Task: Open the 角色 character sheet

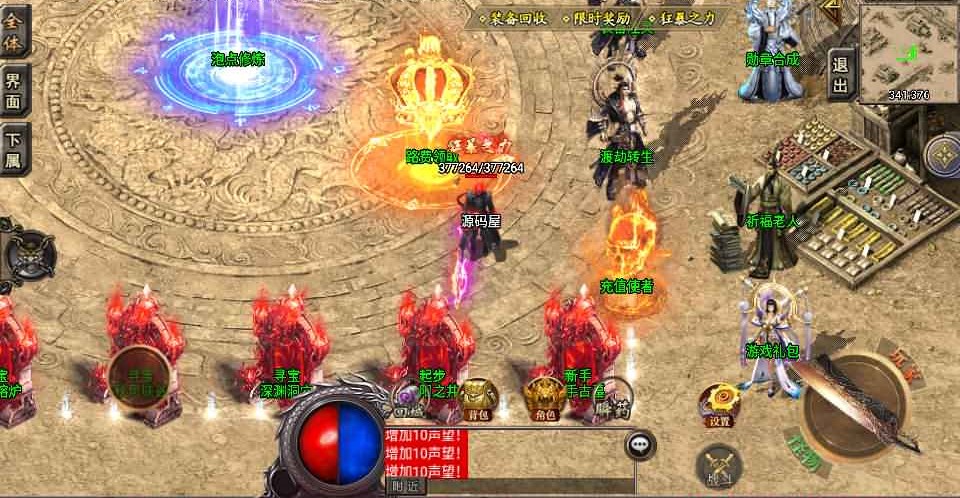Action: [545, 396]
